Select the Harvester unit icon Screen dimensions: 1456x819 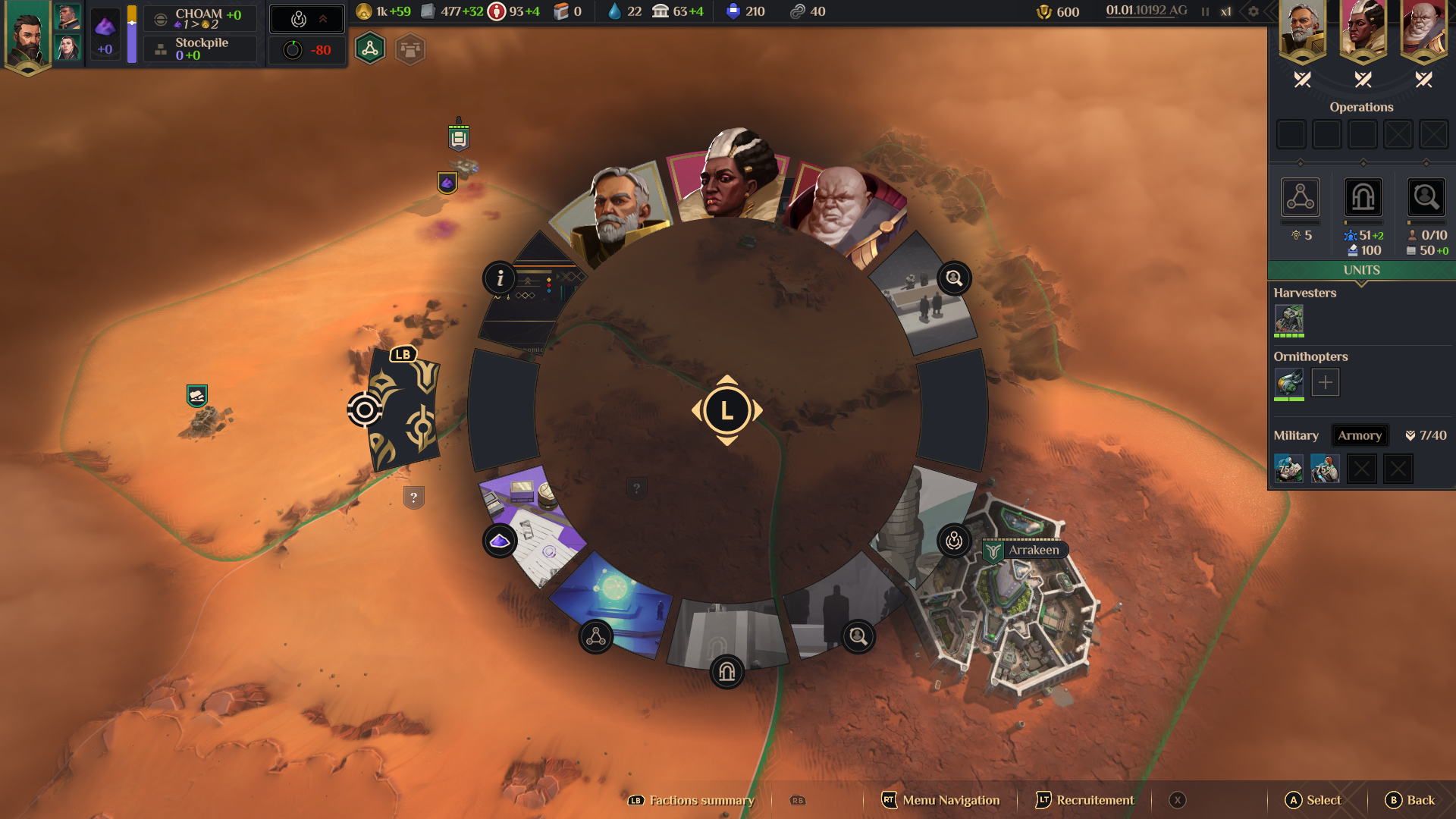[x=1288, y=319]
